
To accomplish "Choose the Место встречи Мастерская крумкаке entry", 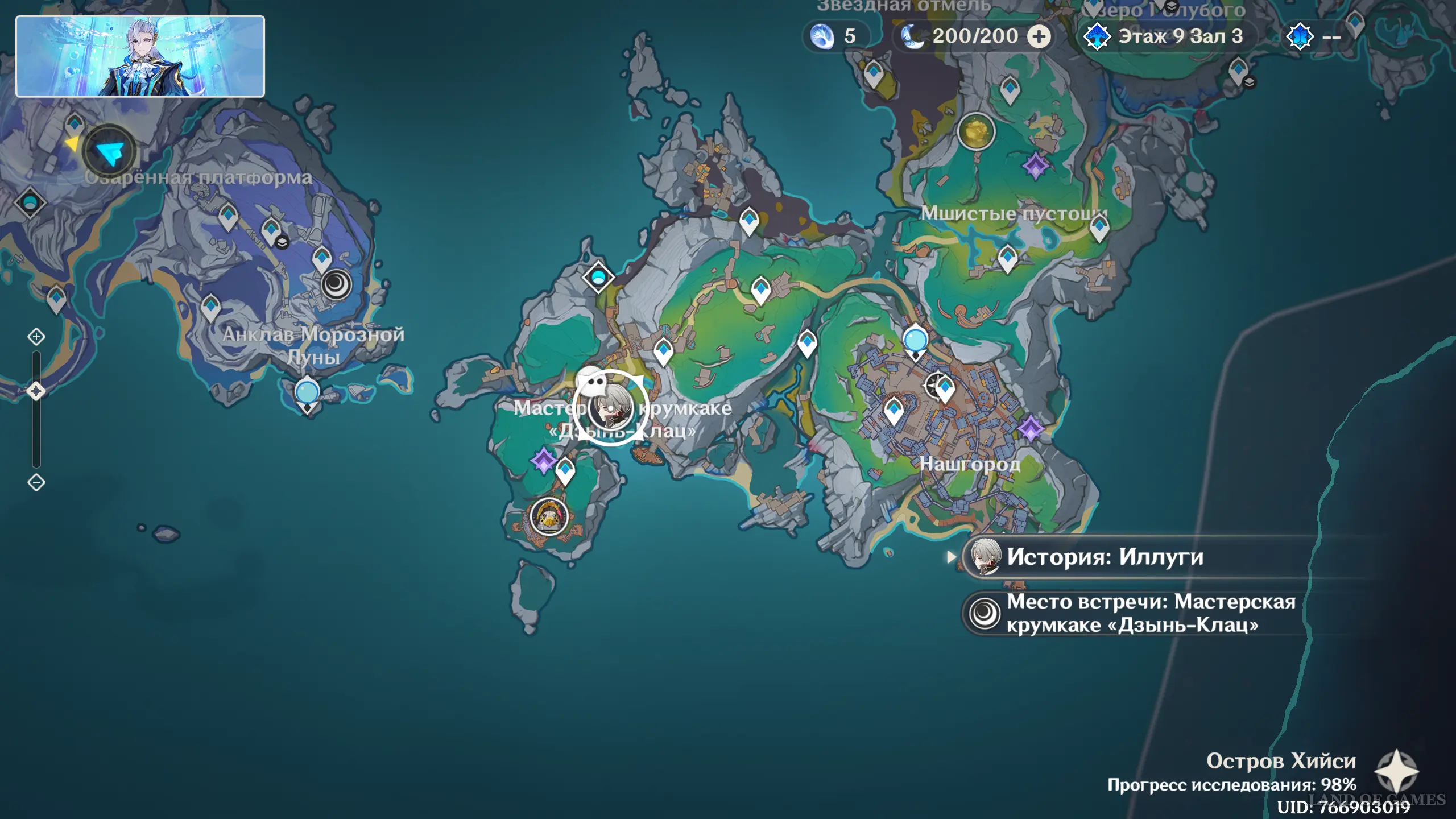I will click(1132, 613).
